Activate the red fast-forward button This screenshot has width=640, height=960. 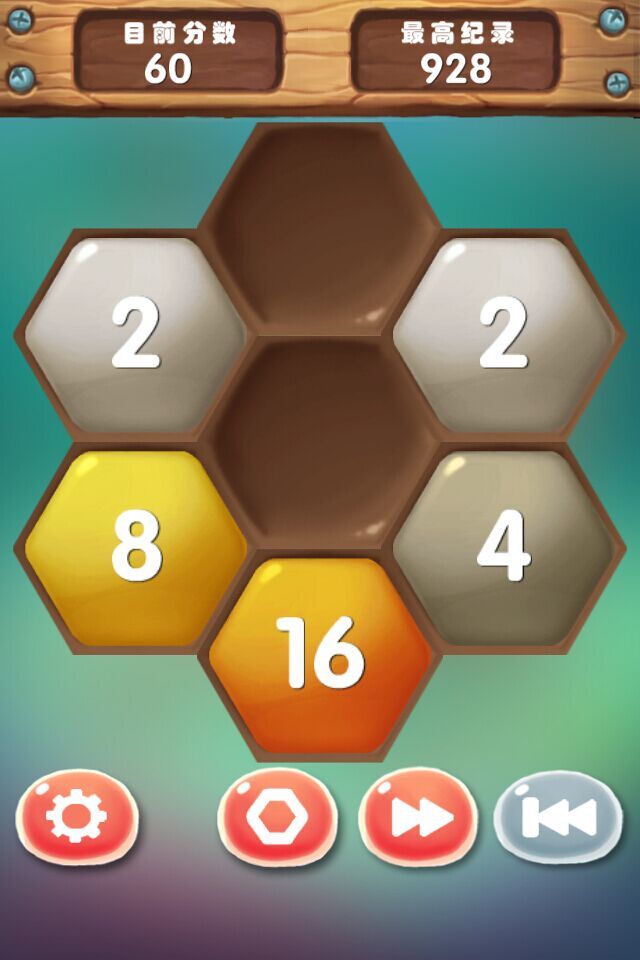coord(418,818)
